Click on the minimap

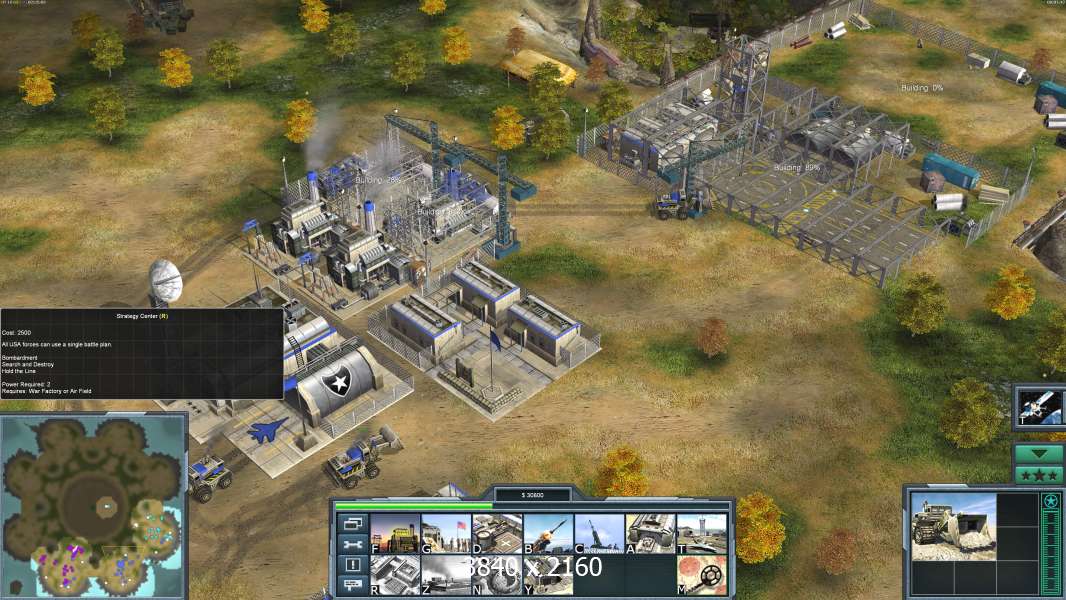pyautogui.click(x=93, y=505)
